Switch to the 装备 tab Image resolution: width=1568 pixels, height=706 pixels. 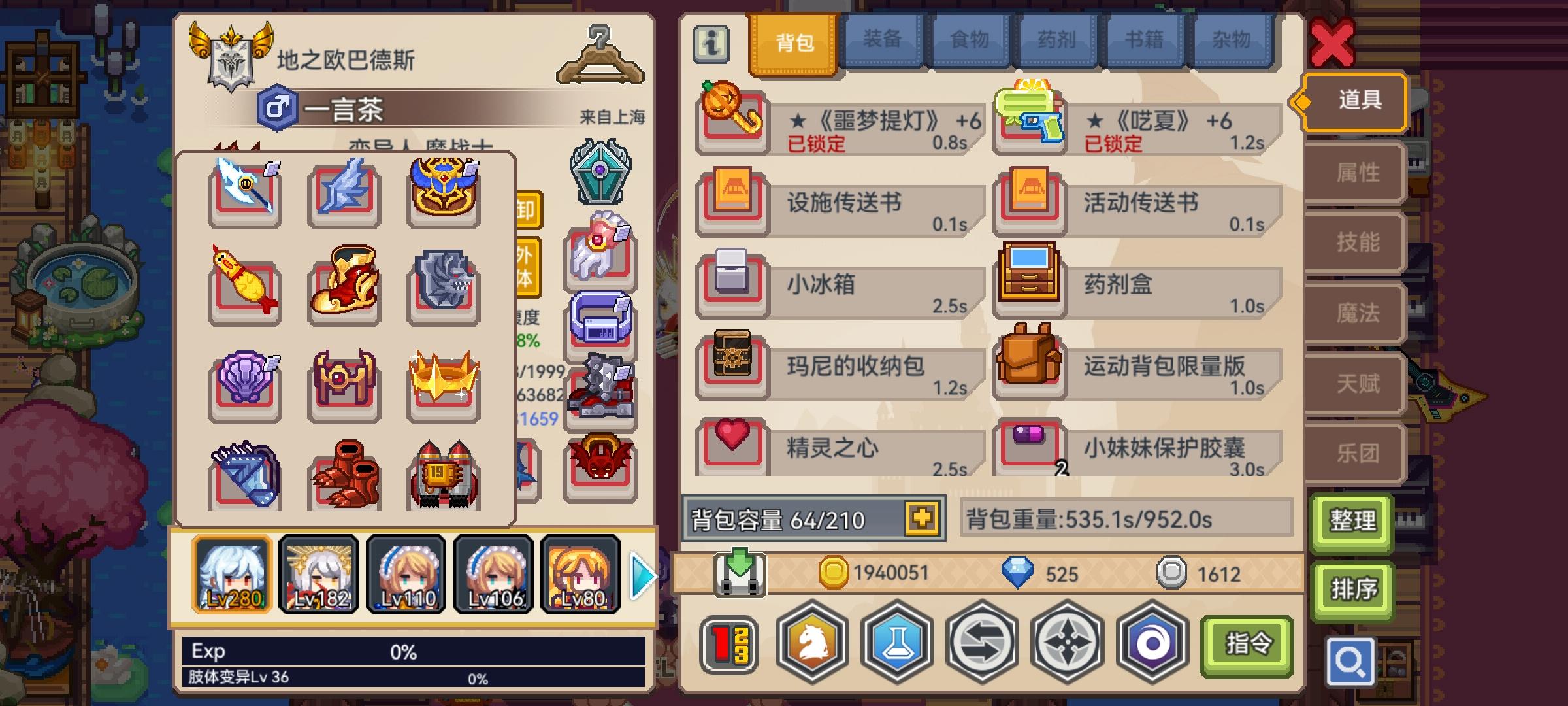point(881,41)
